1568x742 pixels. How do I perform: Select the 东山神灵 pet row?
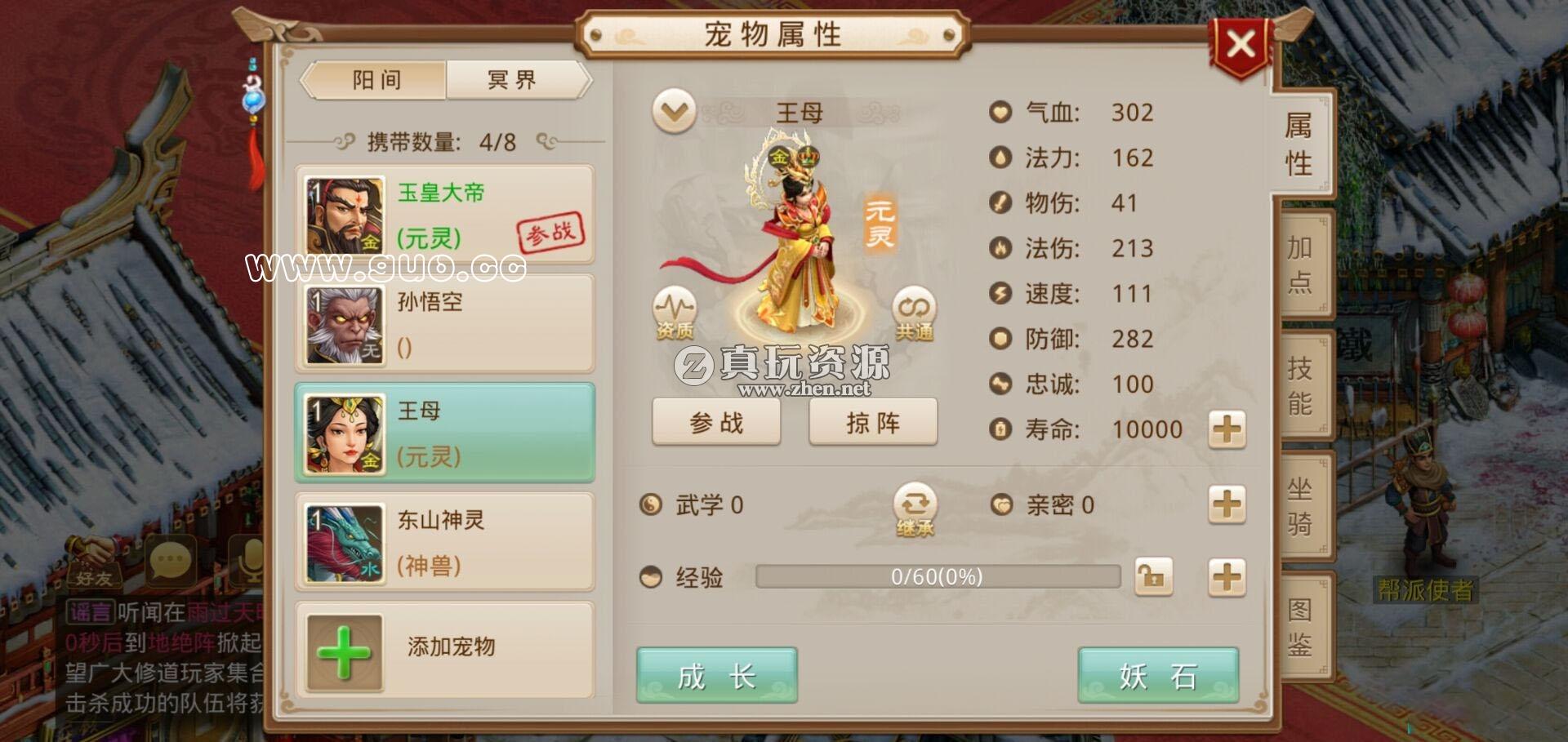444,542
